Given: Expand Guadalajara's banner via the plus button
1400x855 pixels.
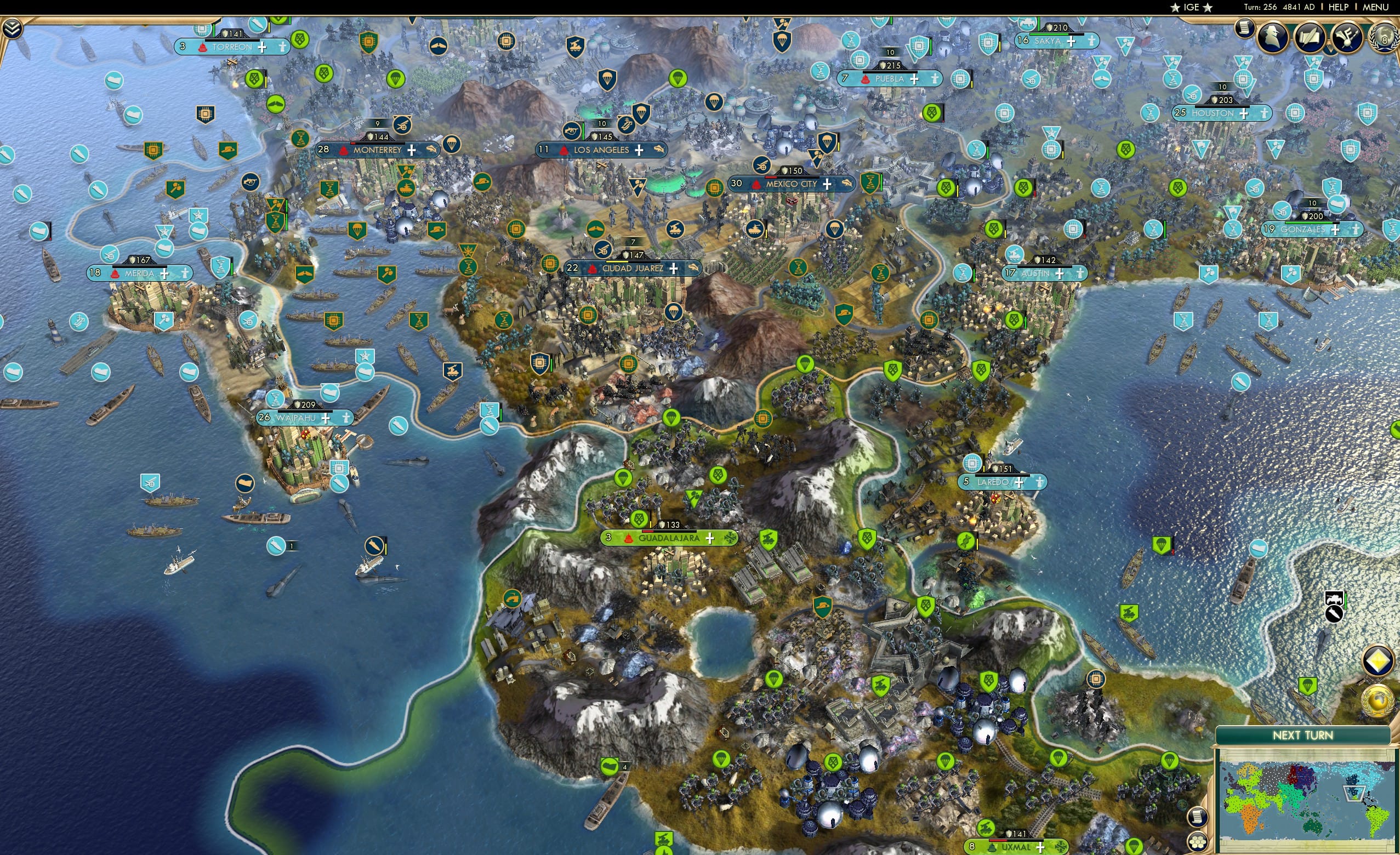Looking at the screenshot, I should tap(710, 539).
